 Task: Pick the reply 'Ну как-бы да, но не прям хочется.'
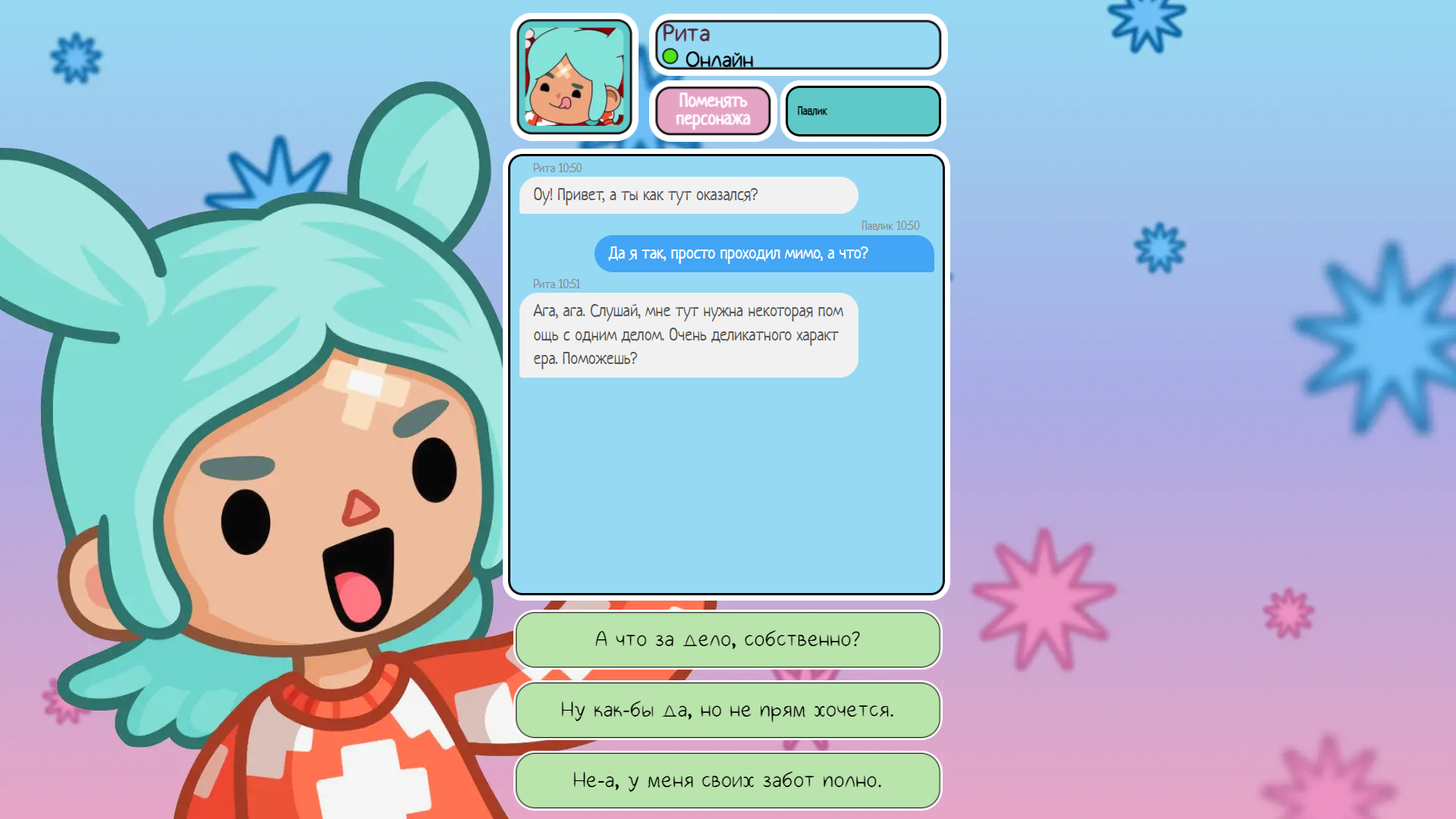(727, 710)
